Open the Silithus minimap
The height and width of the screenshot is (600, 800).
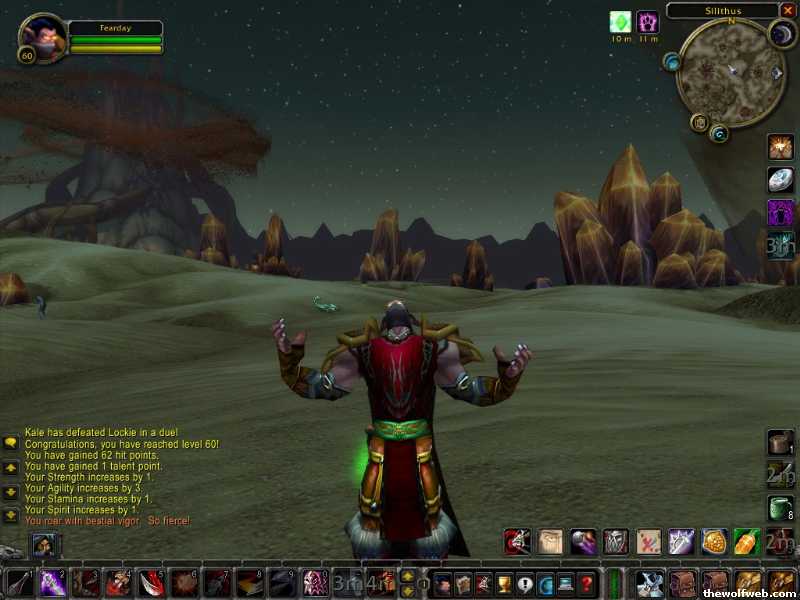[728, 72]
